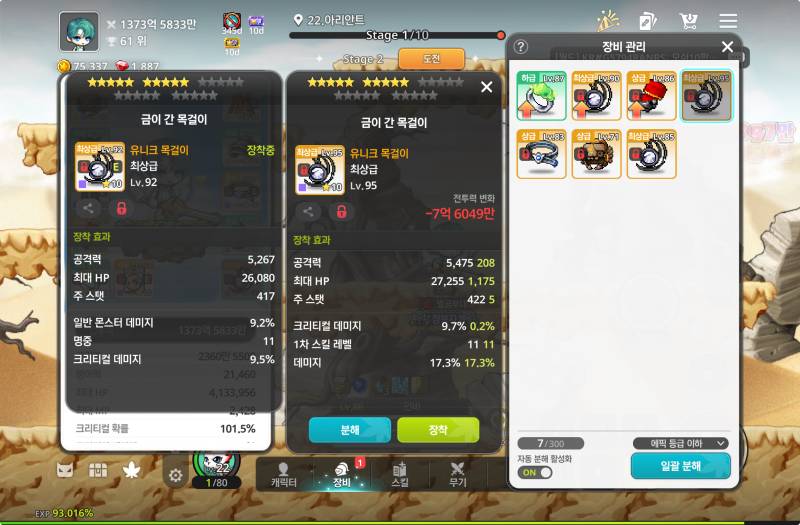Select the Lv.87 green ring slot
This screenshot has width=800, height=525.
point(541,96)
